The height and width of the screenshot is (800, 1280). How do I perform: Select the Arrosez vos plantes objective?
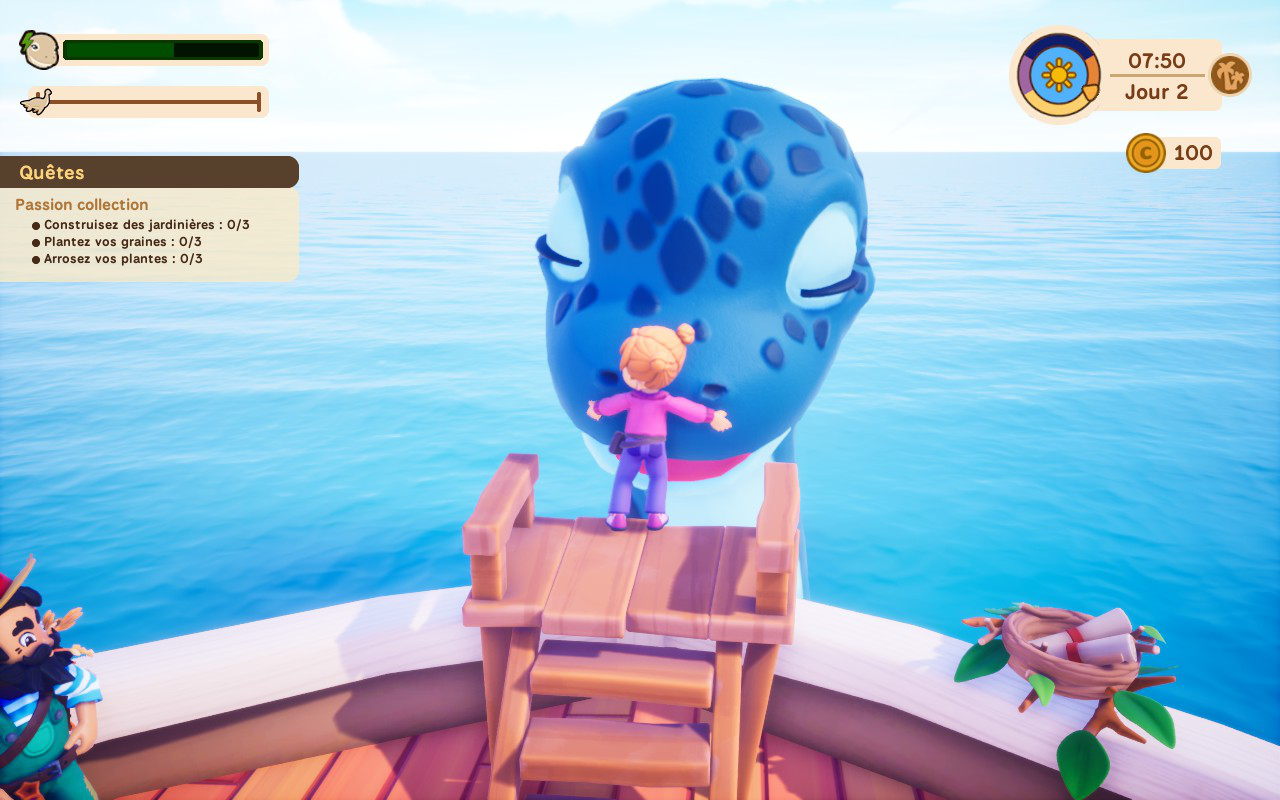pos(123,259)
